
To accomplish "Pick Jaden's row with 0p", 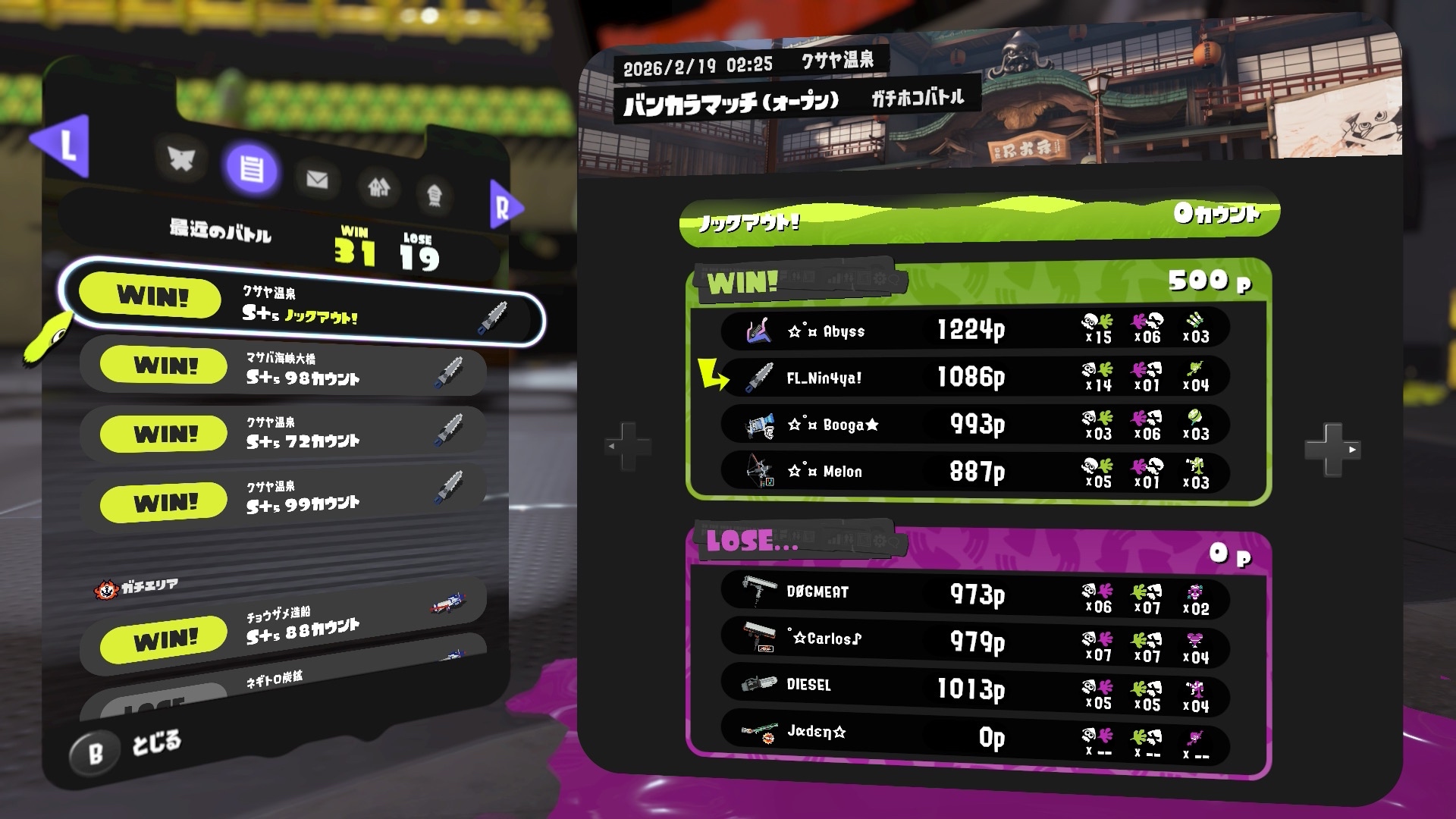I will (974, 734).
